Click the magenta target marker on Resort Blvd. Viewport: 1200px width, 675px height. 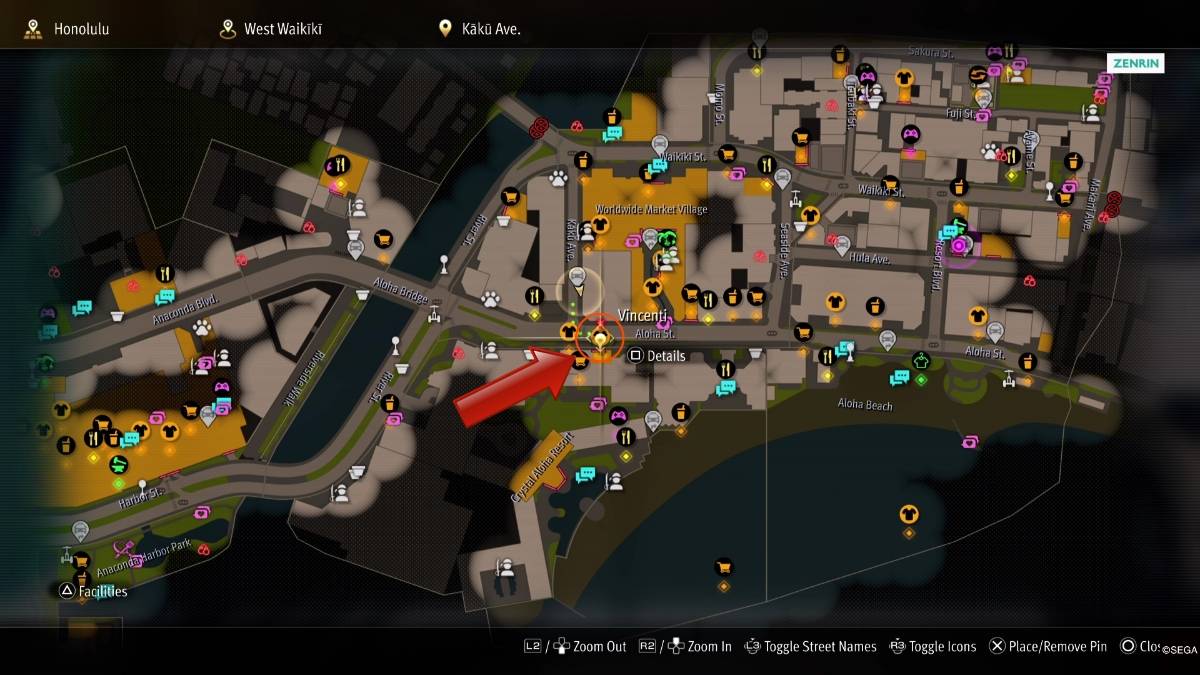pos(959,245)
